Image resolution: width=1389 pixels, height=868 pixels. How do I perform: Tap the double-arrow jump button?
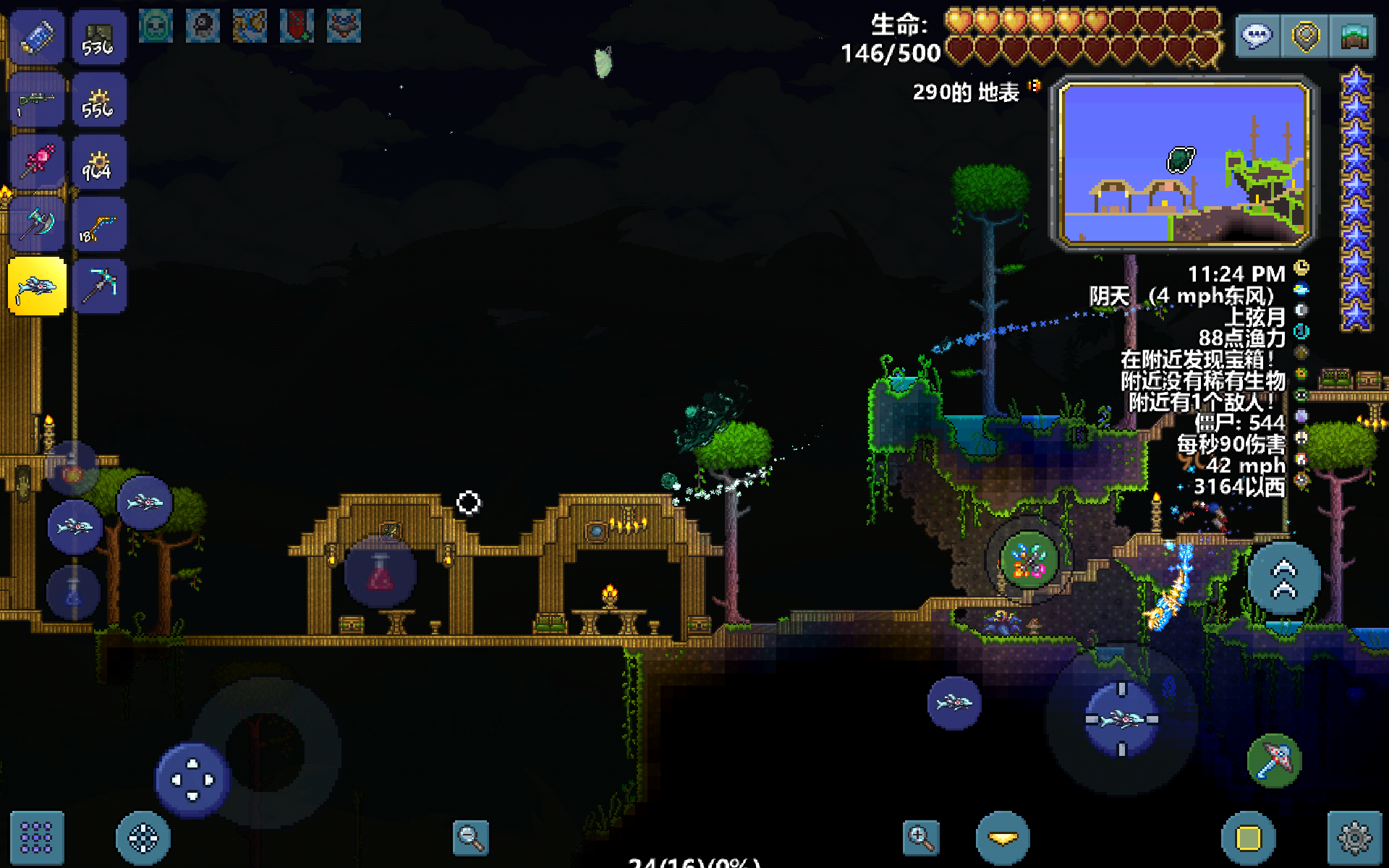[1284, 579]
